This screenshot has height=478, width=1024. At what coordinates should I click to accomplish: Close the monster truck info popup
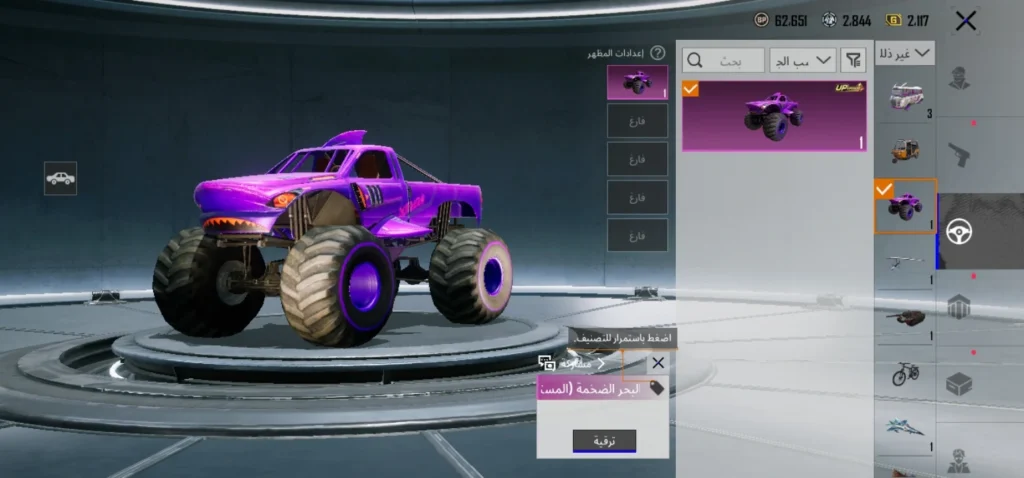(x=657, y=363)
